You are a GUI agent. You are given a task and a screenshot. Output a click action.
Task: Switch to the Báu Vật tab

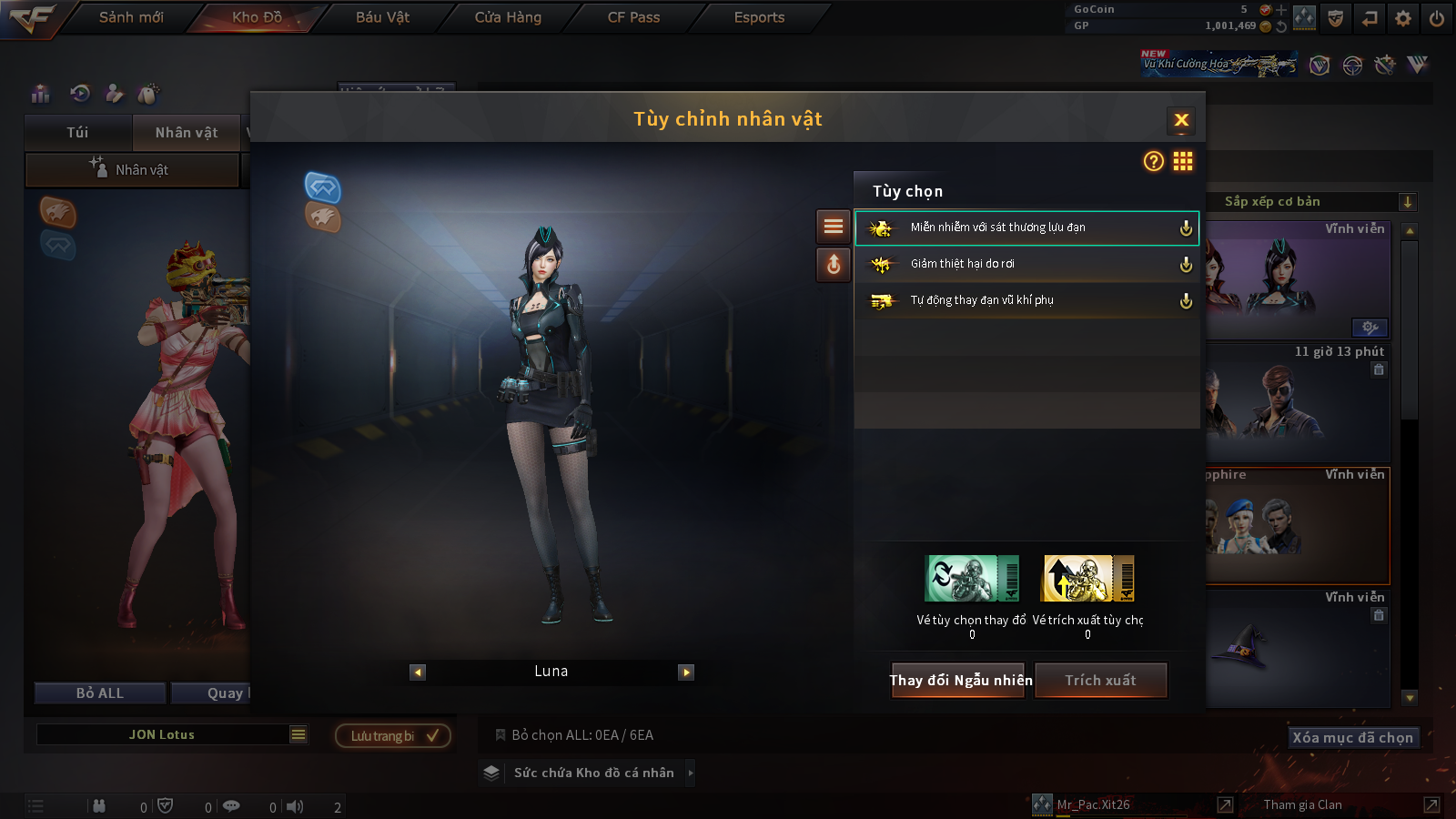(x=382, y=17)
